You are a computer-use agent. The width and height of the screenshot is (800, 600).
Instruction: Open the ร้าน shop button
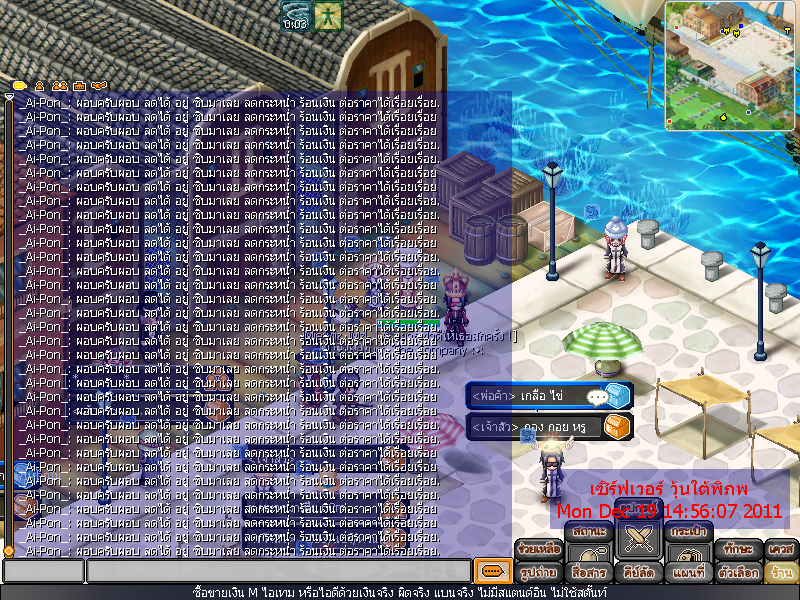[780, 573]
